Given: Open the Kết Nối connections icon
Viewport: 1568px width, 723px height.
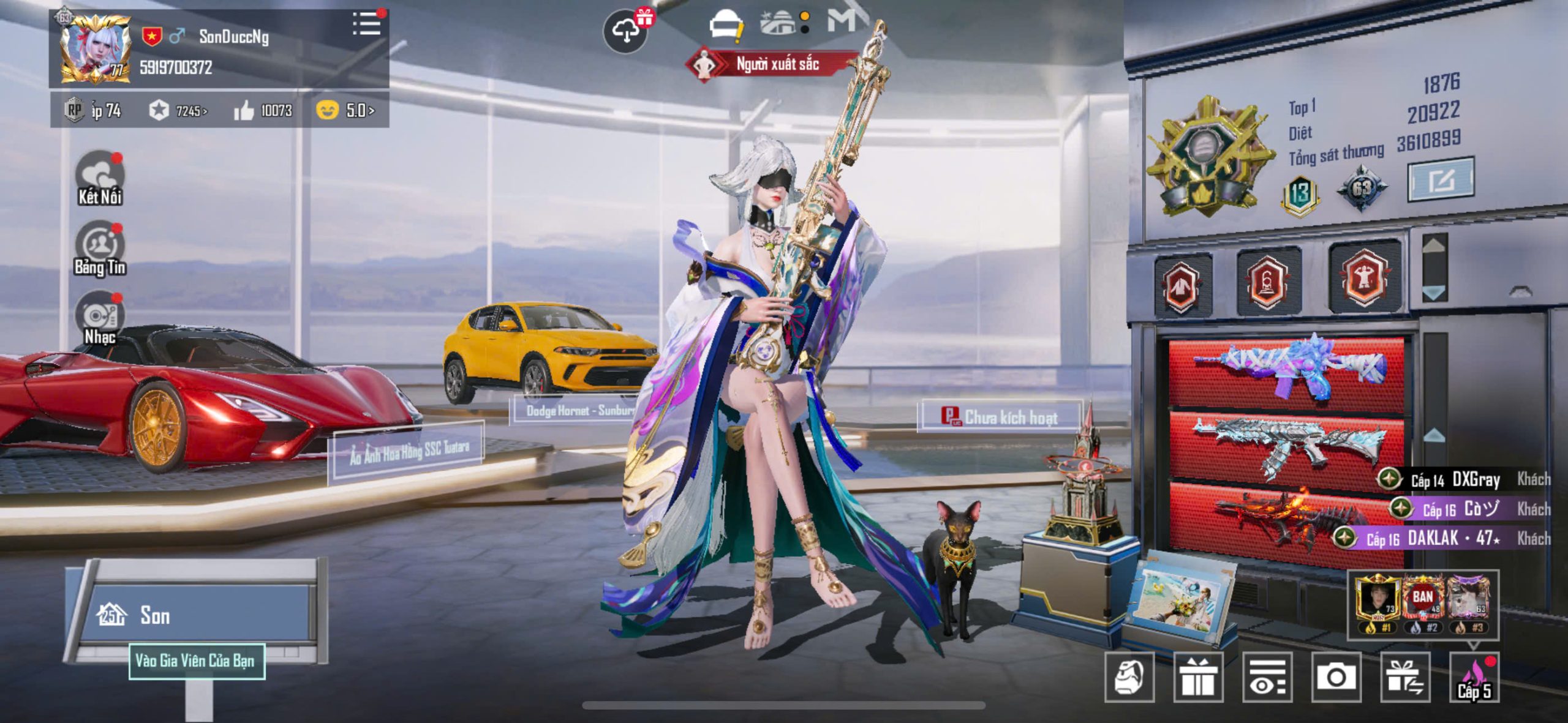Looking at the screenshot, I should click(100, 178).
